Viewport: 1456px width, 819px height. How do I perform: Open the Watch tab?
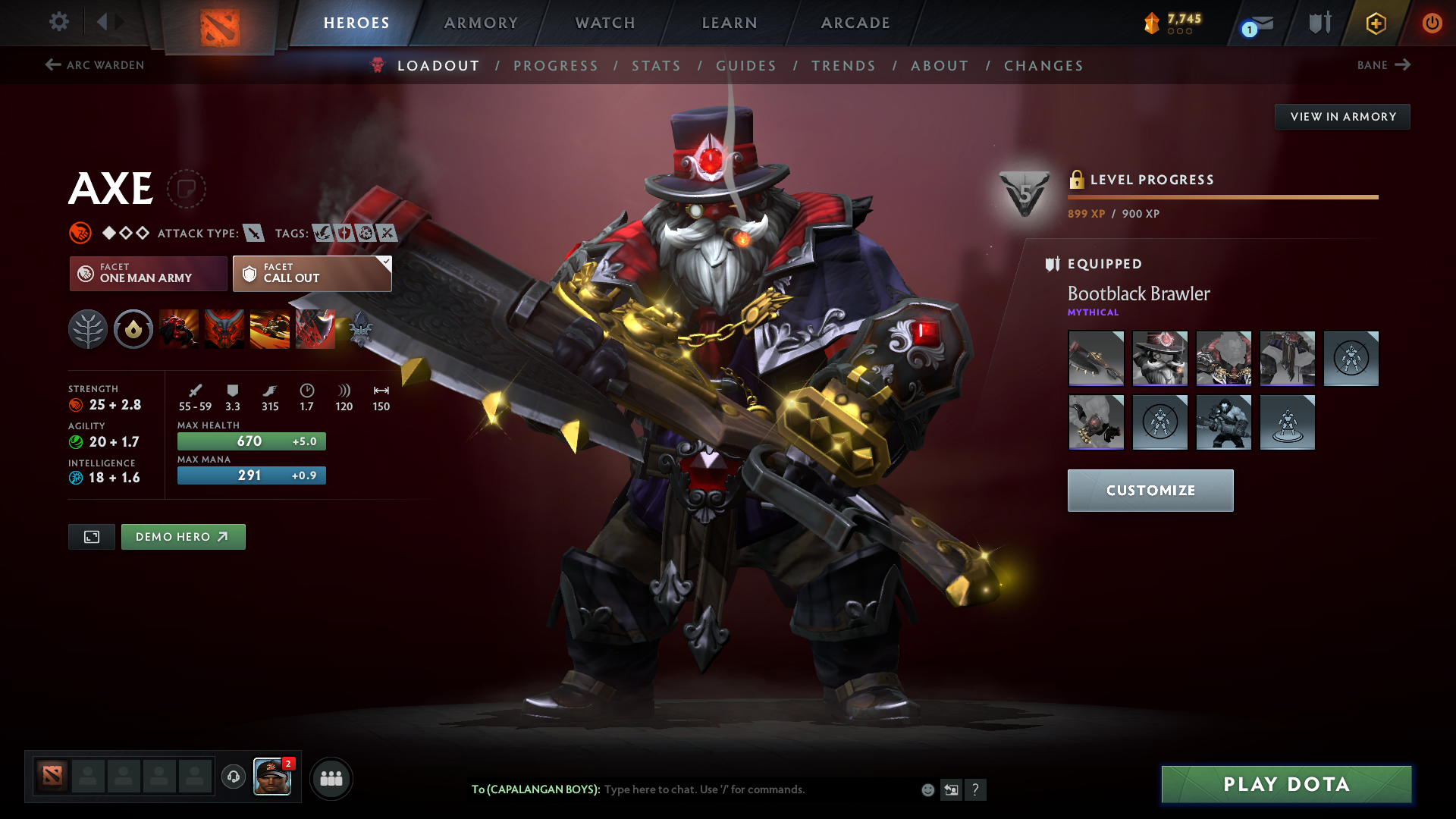click(x=605, y=23)
